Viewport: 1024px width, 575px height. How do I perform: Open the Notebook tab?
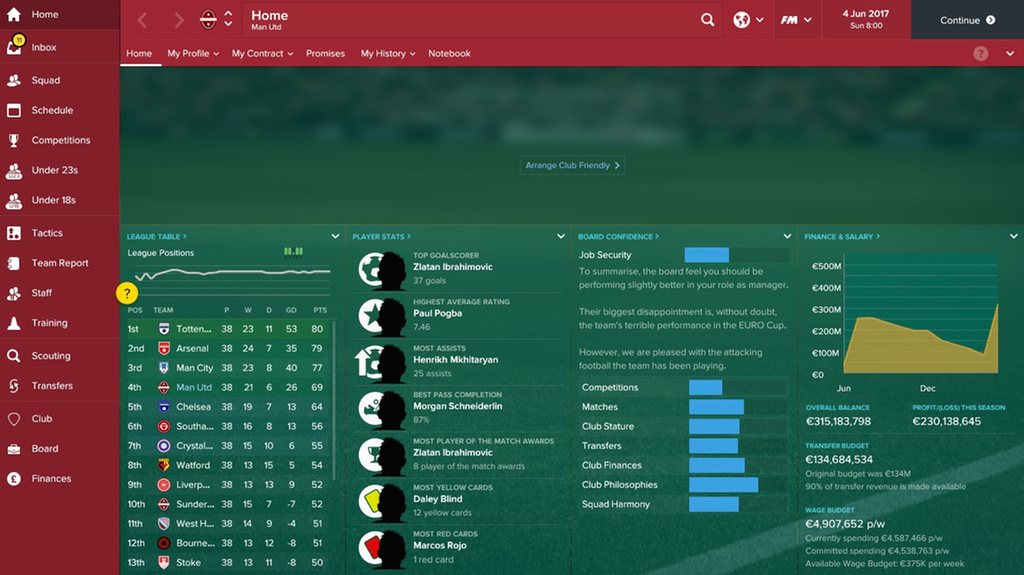pyautogui.click(x=449, y=54)
